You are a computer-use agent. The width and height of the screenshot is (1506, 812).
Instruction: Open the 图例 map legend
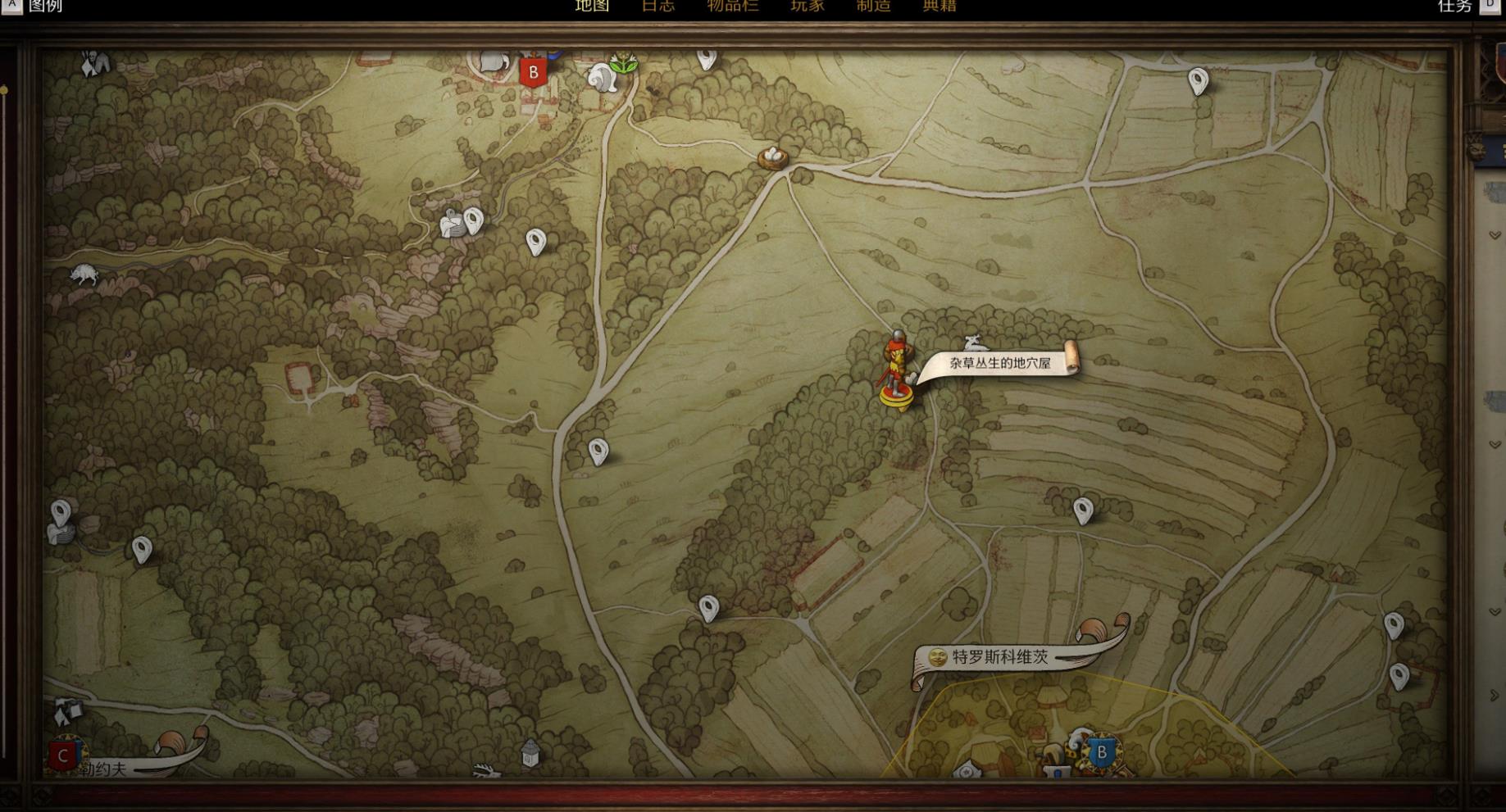click(x=45, y=7)
